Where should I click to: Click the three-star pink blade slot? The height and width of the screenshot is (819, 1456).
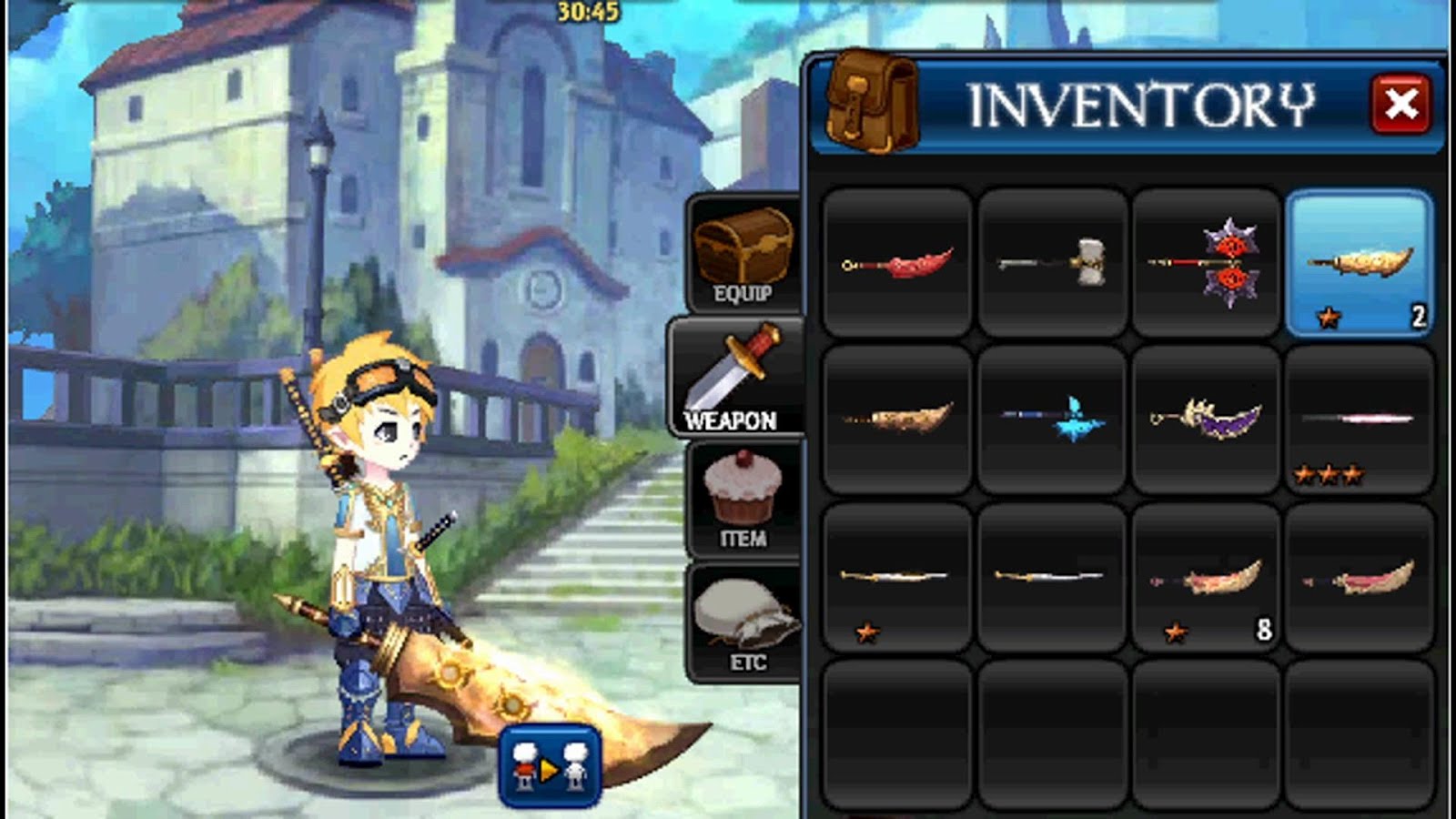pyautogui.click(x=1358, y=419)
